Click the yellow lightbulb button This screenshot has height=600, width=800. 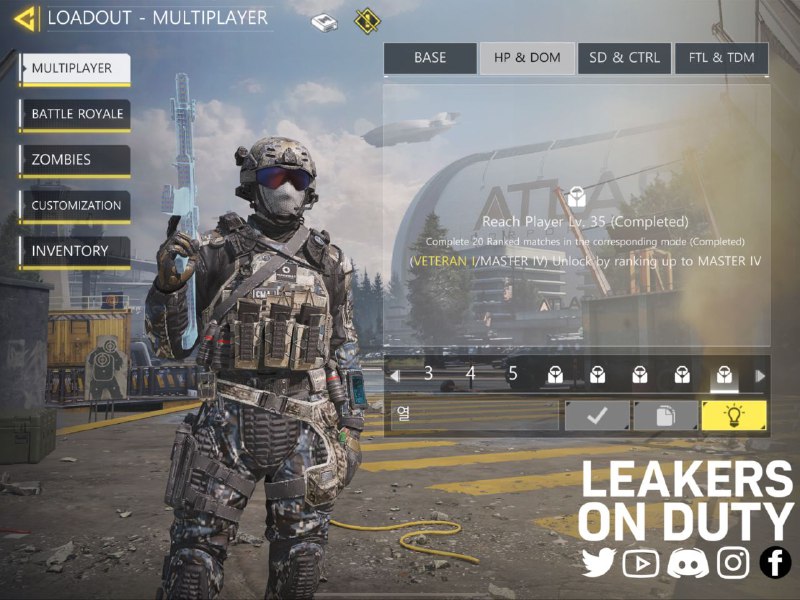tap(733, 416)
